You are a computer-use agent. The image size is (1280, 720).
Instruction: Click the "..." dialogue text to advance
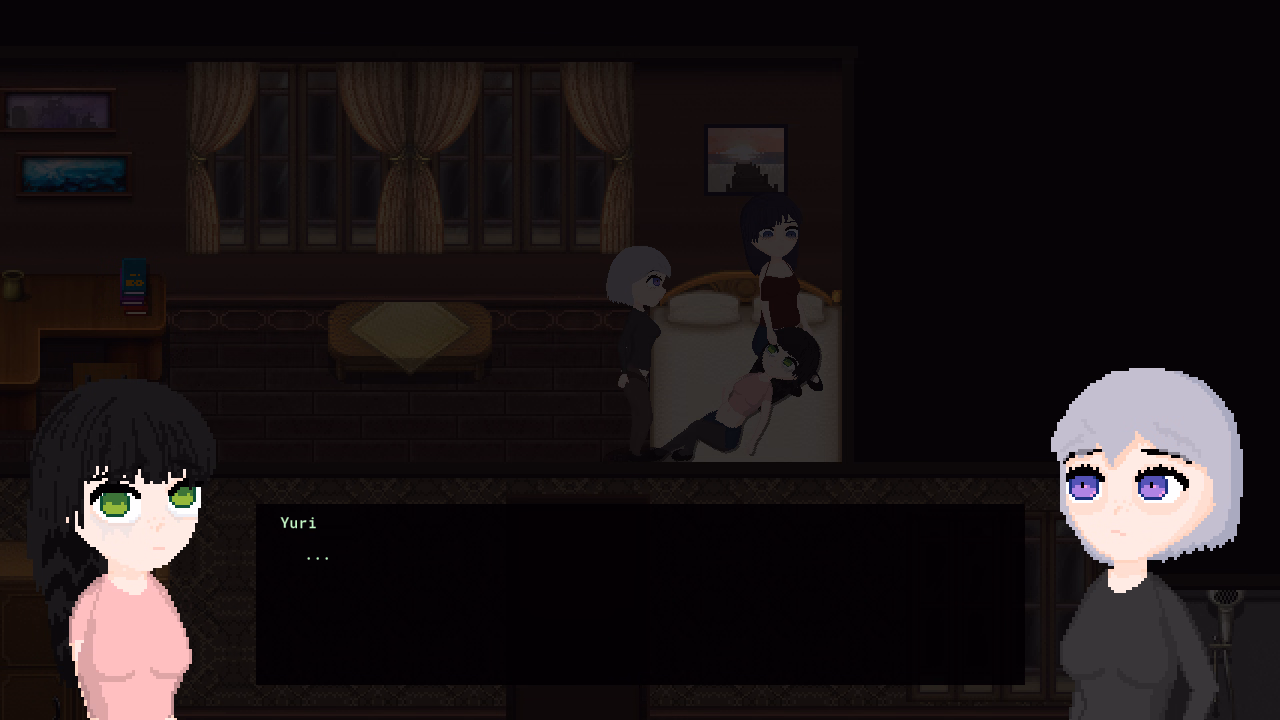[318, 556]
